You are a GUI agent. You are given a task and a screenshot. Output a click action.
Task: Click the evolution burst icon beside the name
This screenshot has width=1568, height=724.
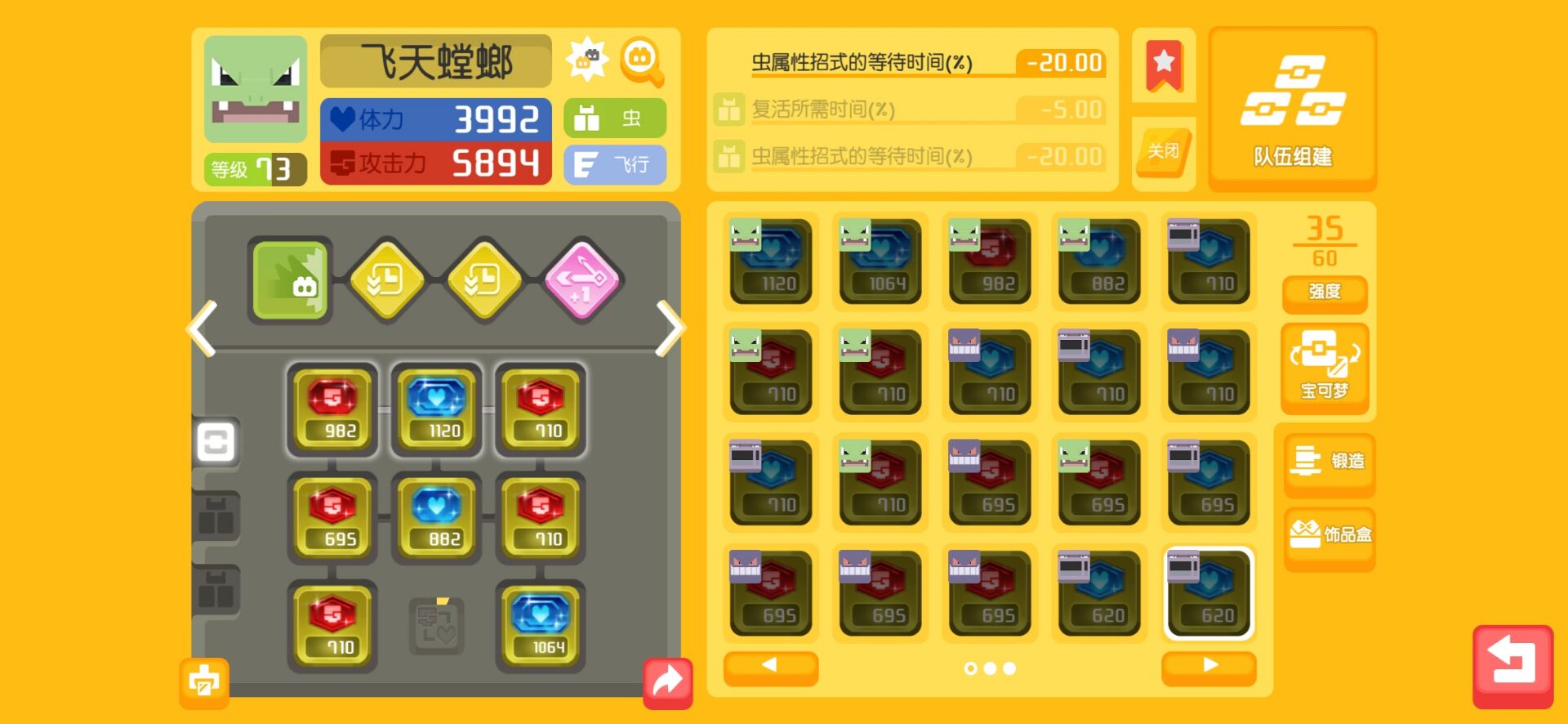click(x=590, y=60)
